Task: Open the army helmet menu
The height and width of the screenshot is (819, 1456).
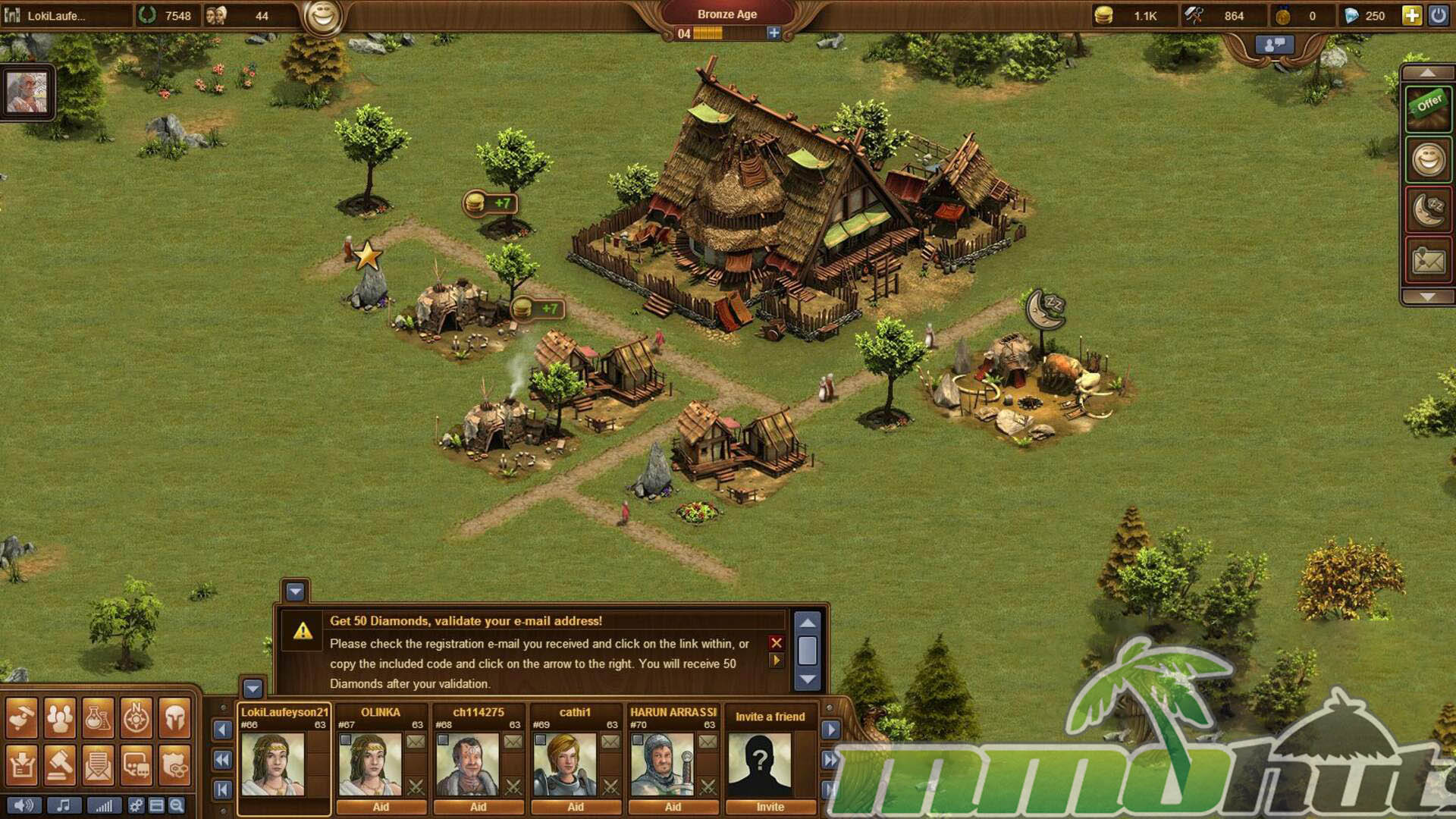Action: click(x=175, y=717)
